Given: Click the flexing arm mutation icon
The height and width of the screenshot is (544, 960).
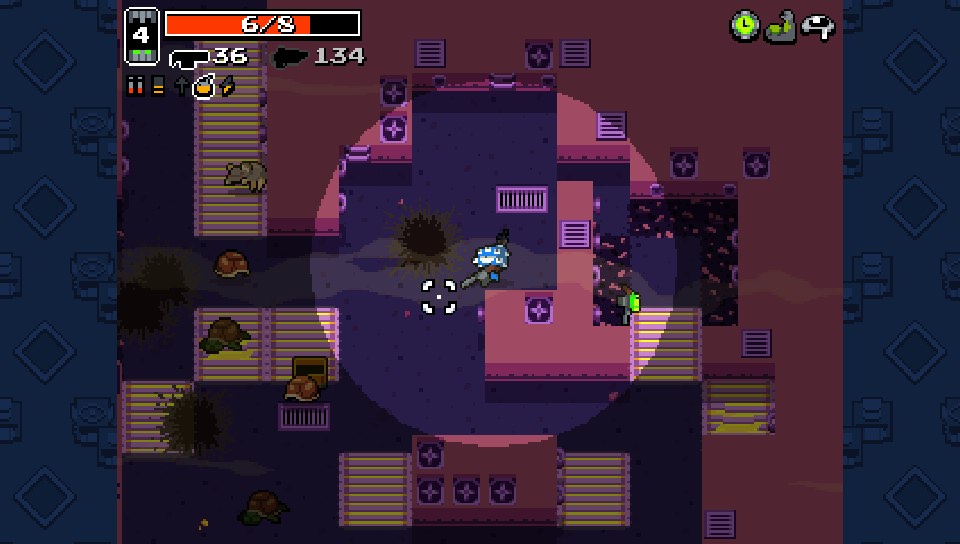Looking at the screenshot, I should coord(780,26).
